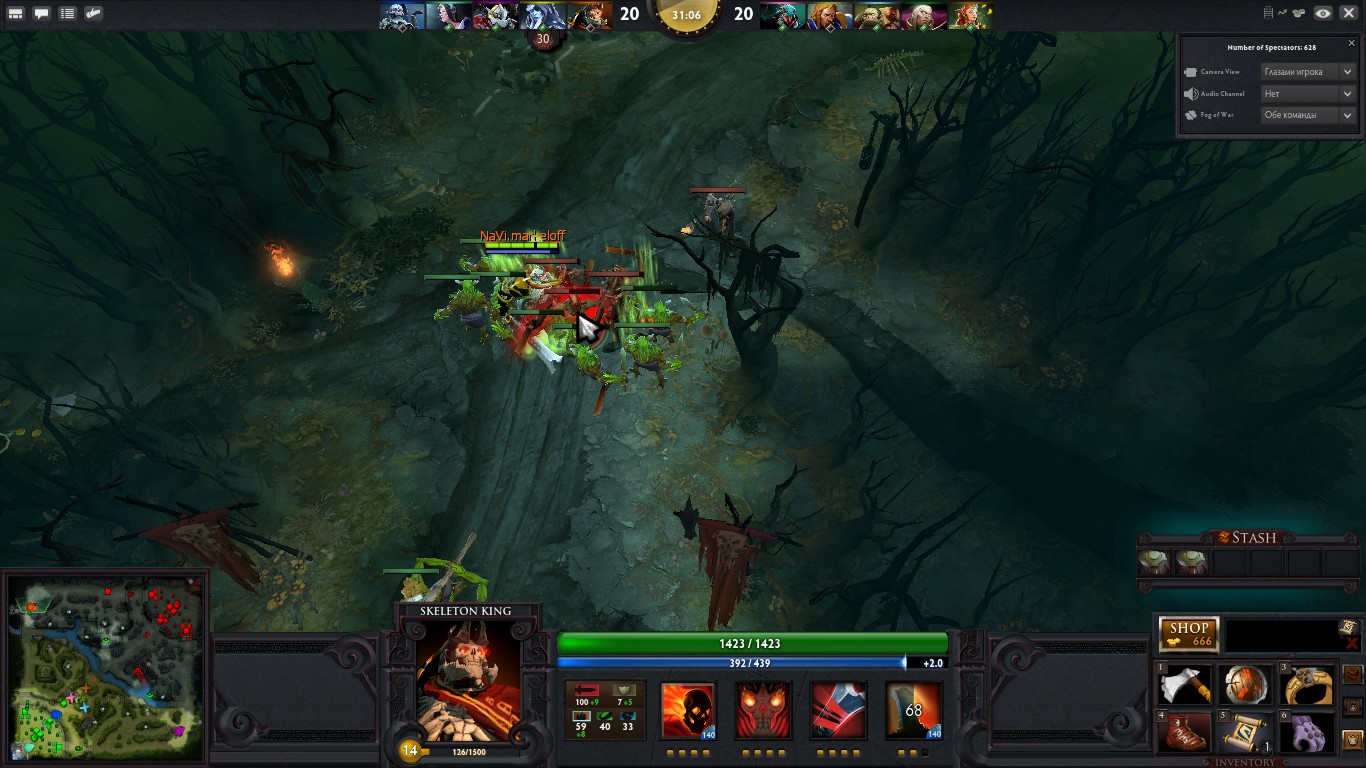1366x768 pixels.
Task: Open the Camera View dropdown
Action: [x=1307, y=72]
